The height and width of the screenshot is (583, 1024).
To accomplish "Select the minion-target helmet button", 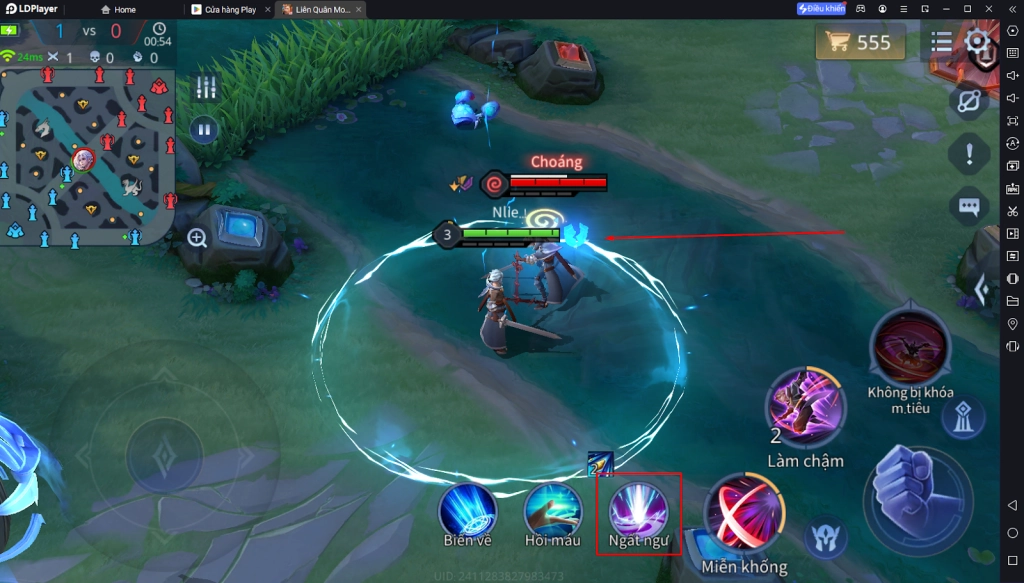I will pyautogui.click(x=825, y=535).
